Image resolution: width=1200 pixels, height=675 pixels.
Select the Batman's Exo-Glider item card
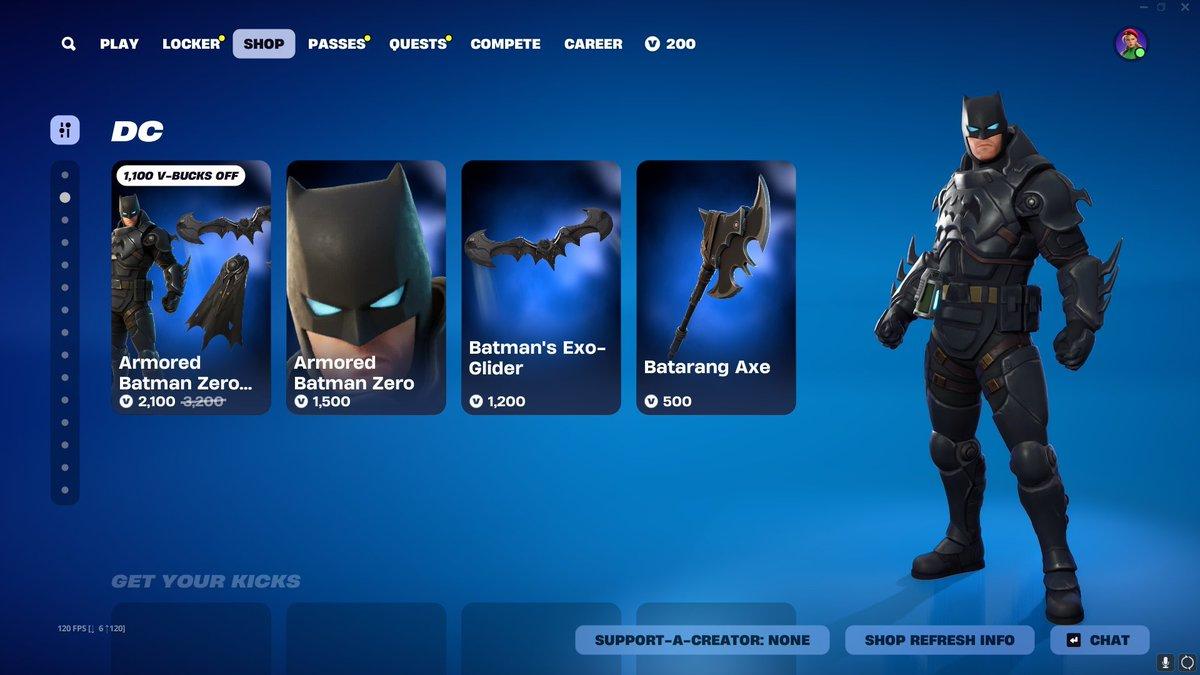pyautogui.click(x=541, y=287)
